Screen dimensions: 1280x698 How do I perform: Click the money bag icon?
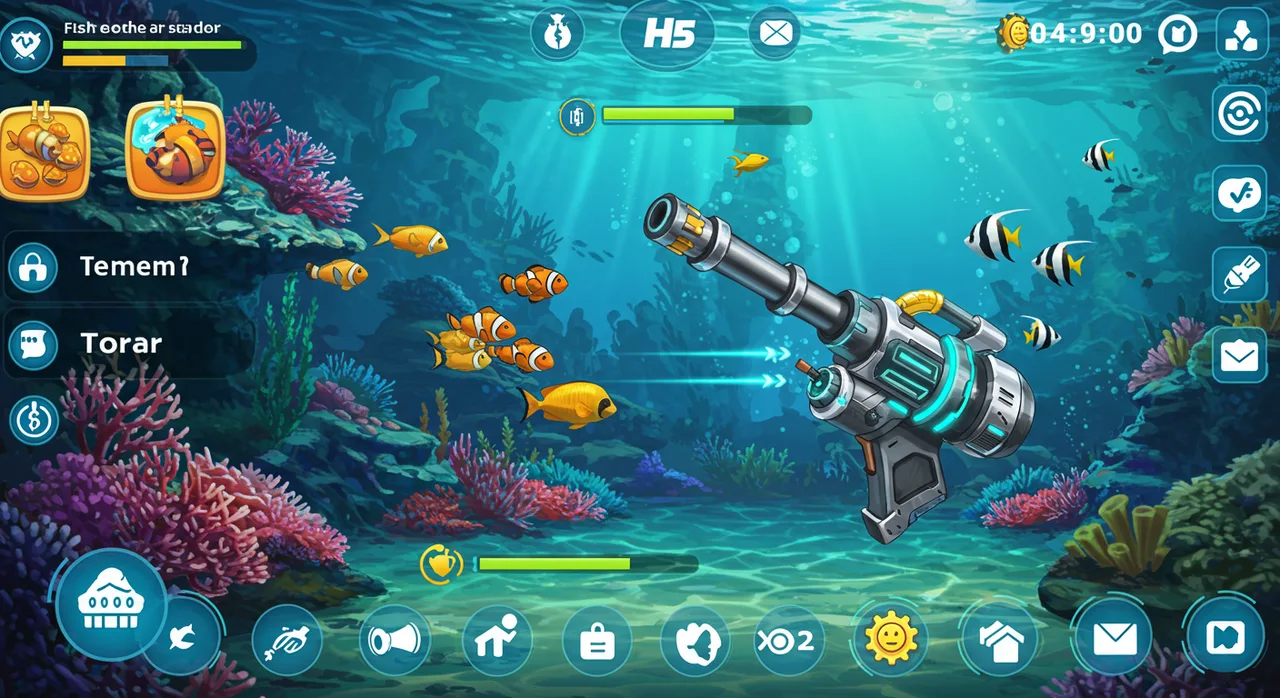tap(556, 33)
